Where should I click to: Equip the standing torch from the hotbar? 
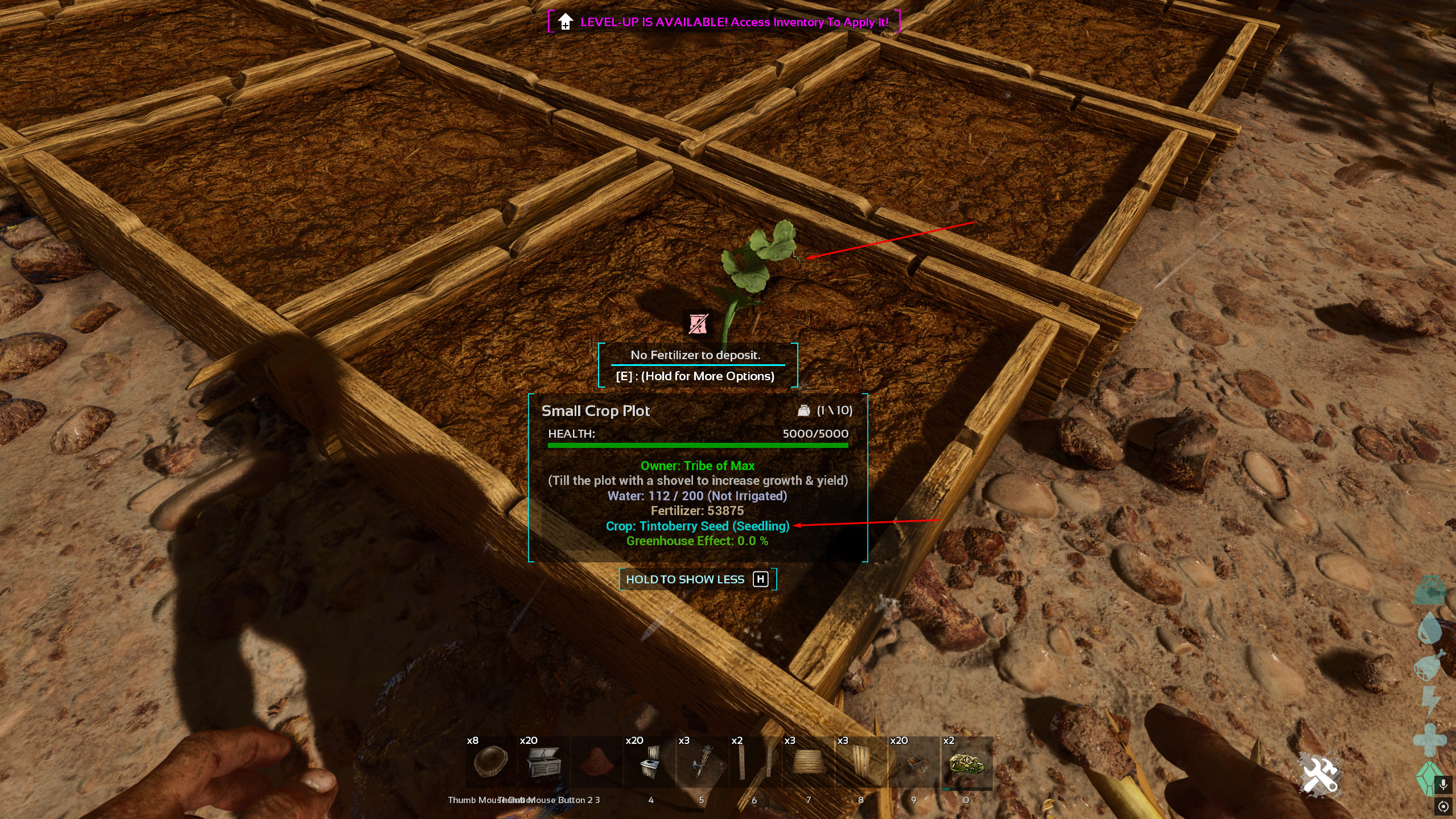pyautogui.click(x=702, y=763)
